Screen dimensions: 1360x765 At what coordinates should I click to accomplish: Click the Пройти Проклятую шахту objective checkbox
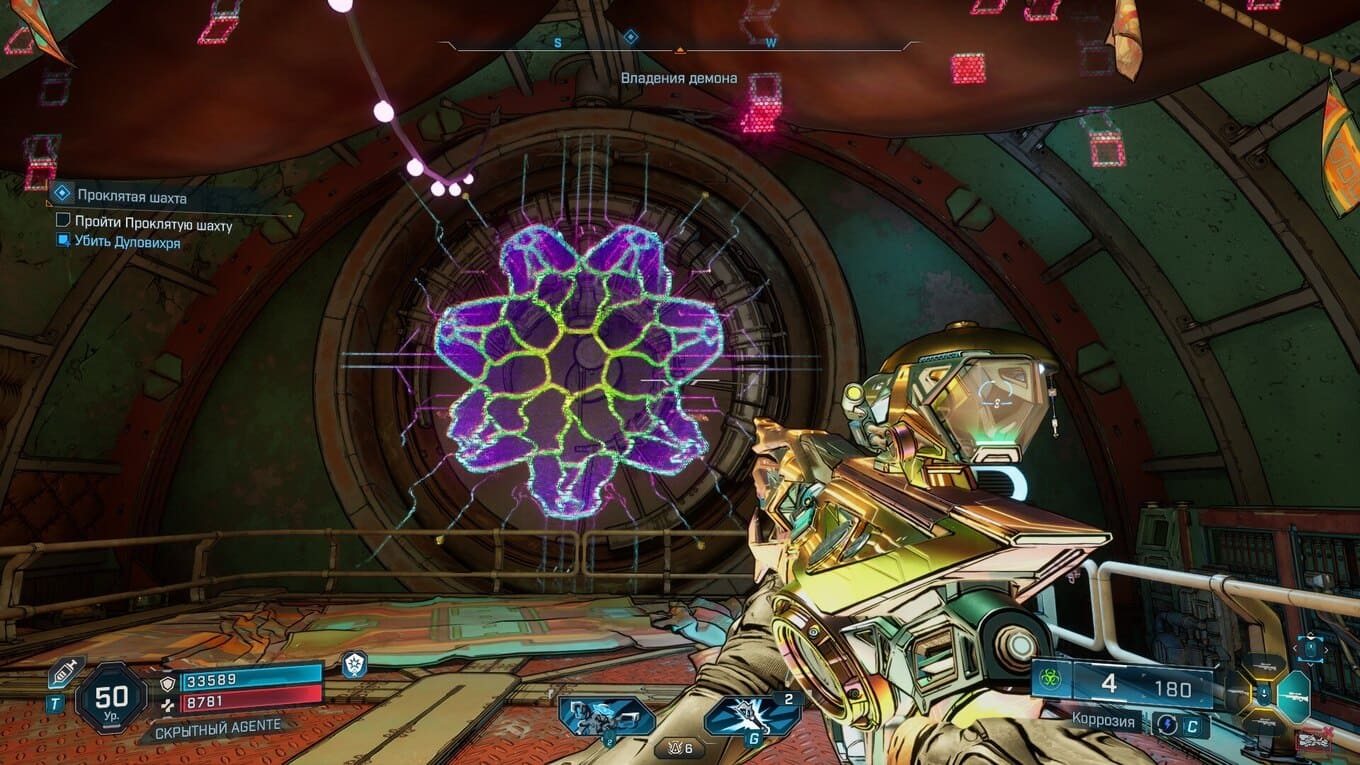click(63, 220)
